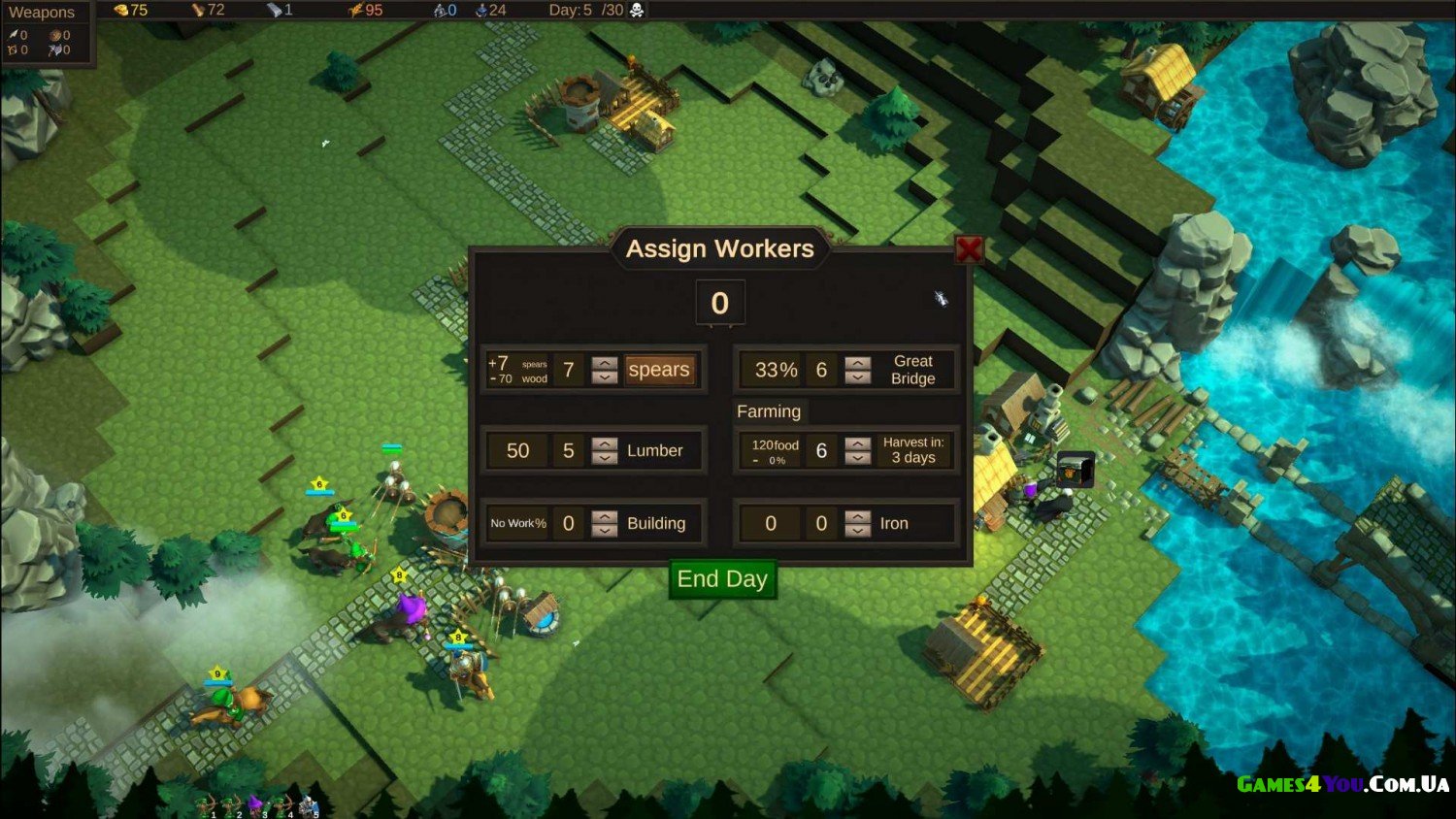Close the Assign Workers panel

tap(968, 249)
